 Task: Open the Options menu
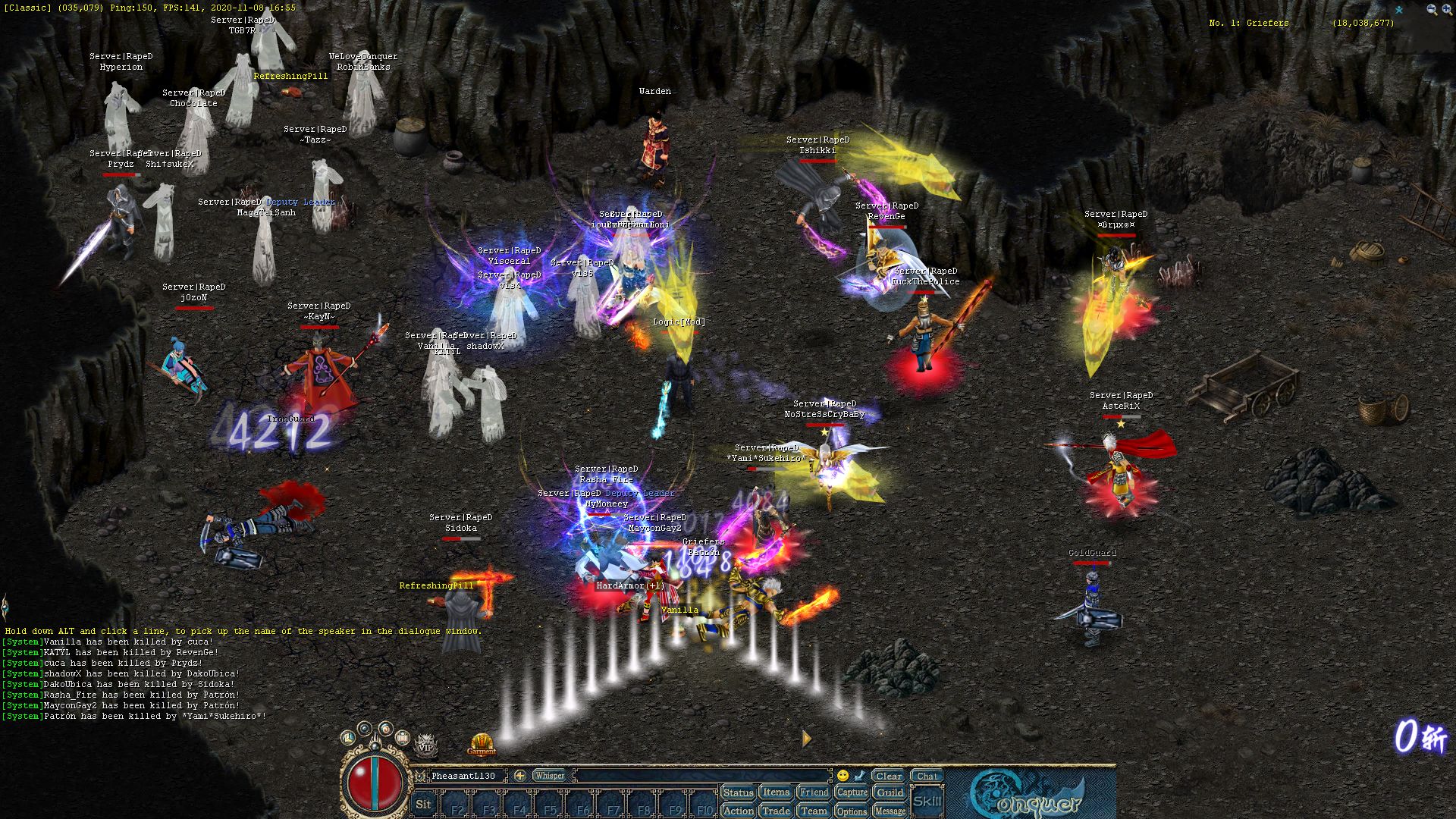point(852,811)
